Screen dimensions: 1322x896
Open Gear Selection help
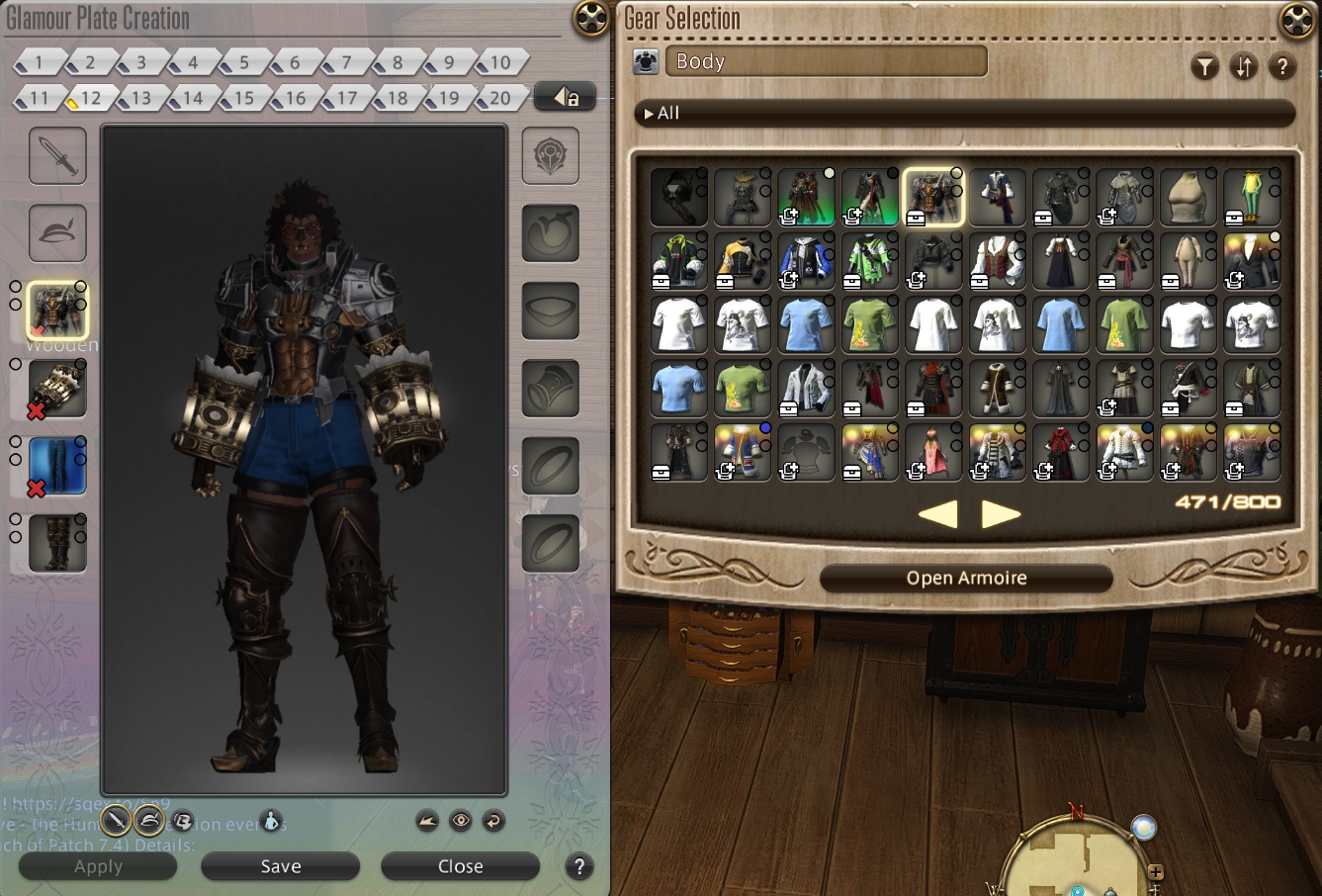point(1281,67)
